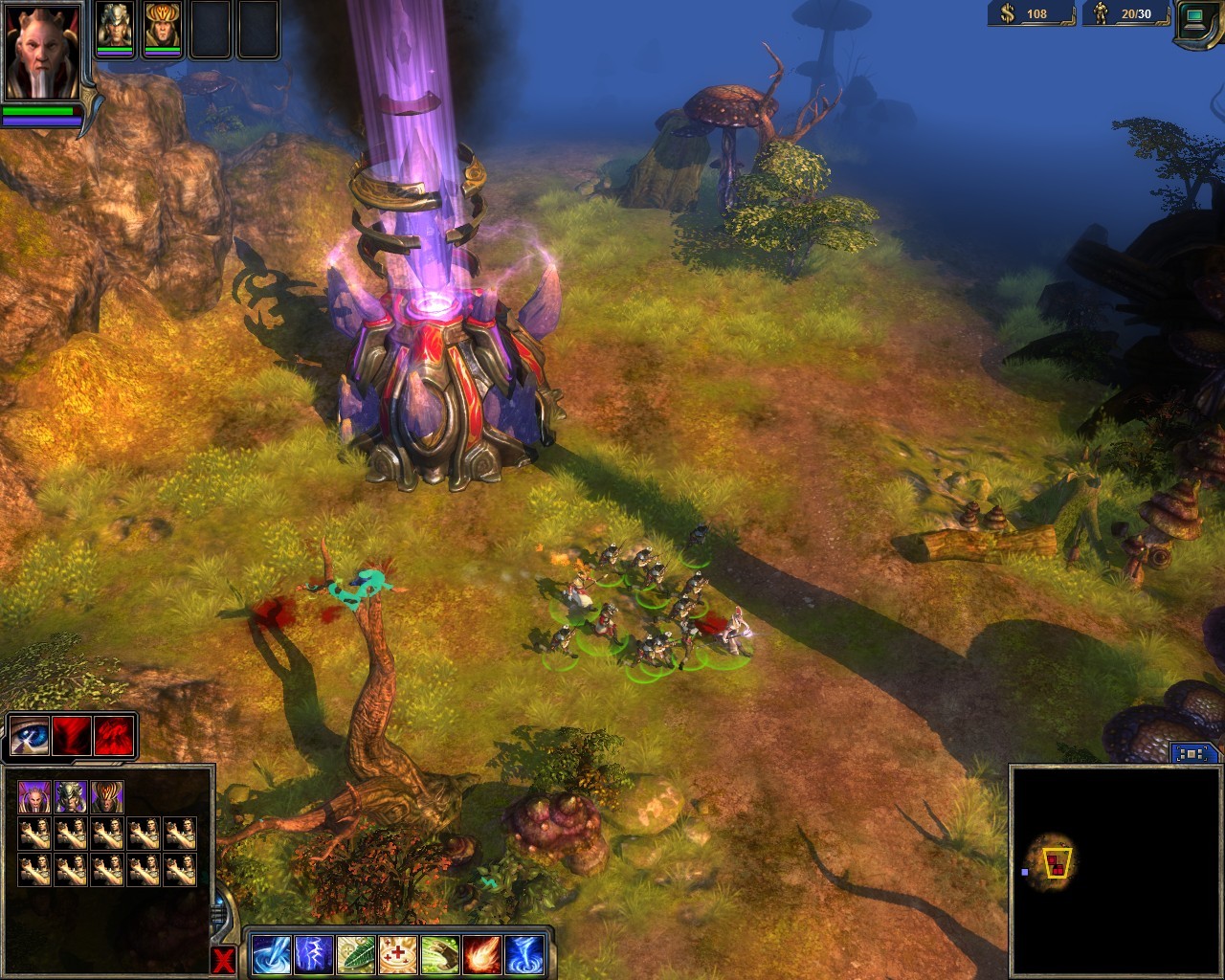Pick the purple elder hero in selection panel
Image resolution: width=1225 pixels, height=980 pixels.
[33, 796]
